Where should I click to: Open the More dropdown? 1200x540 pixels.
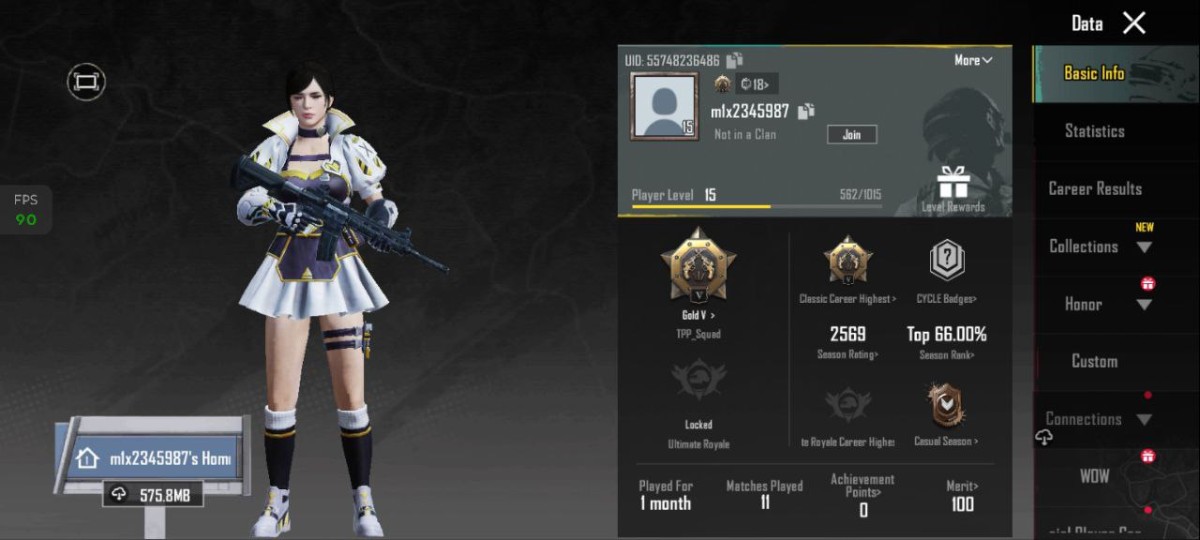pos(972,60)
